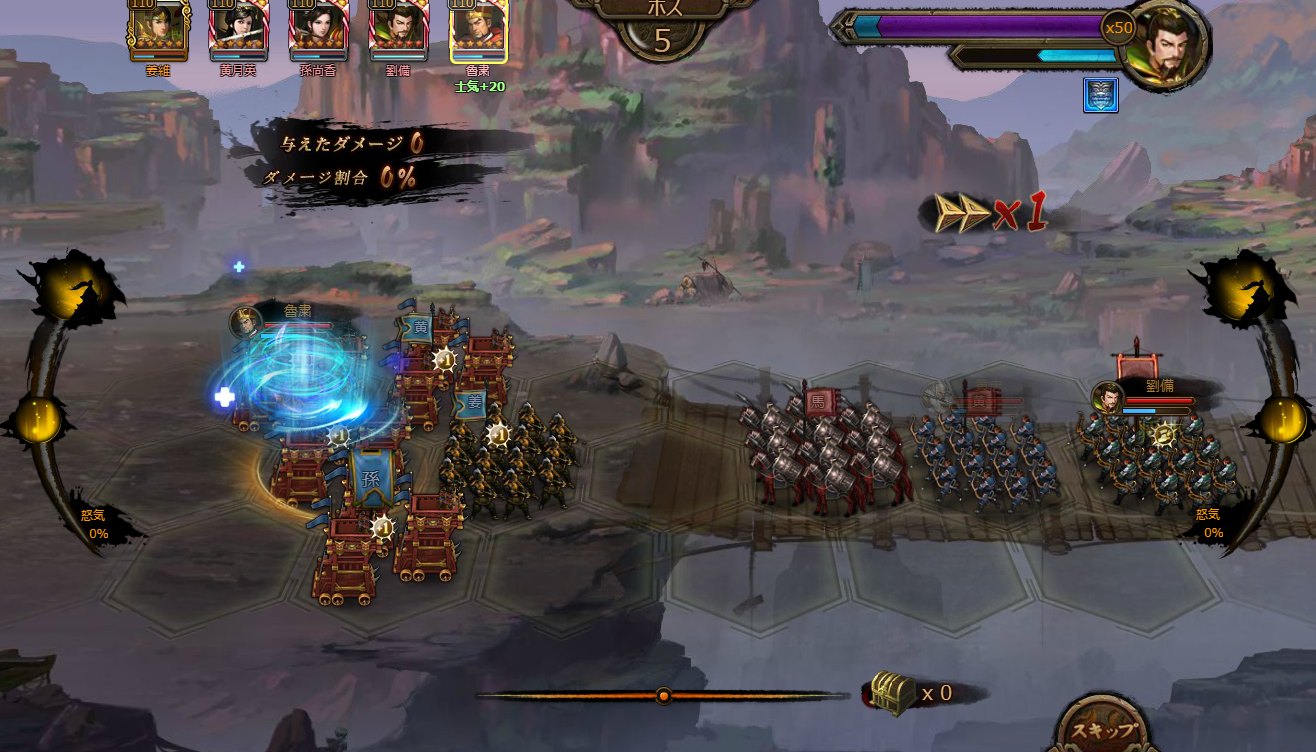
Task: Click the highlighted 魯粛 hero card
Action: 478,30
